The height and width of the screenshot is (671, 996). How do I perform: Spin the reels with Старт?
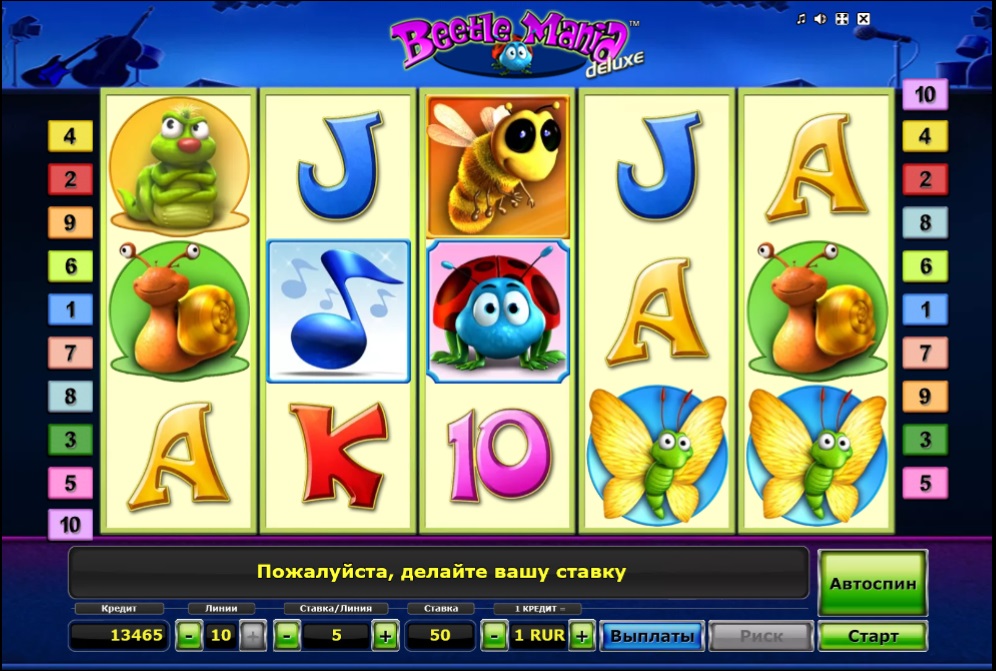pos(872,635)
